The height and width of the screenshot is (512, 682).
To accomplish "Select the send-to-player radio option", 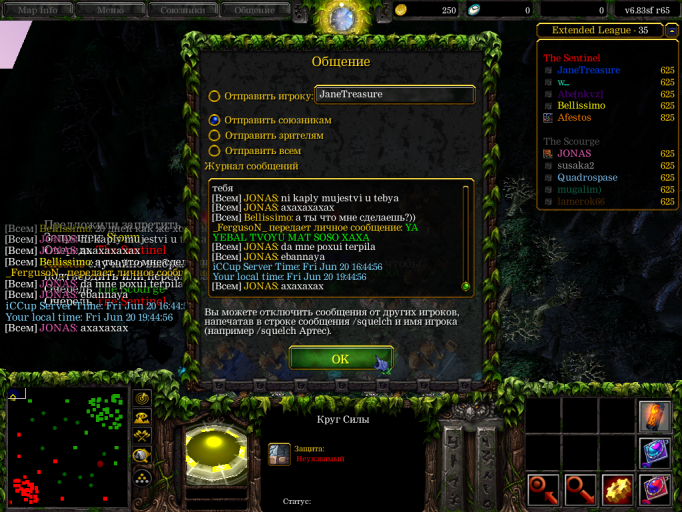I will (215, 96).
